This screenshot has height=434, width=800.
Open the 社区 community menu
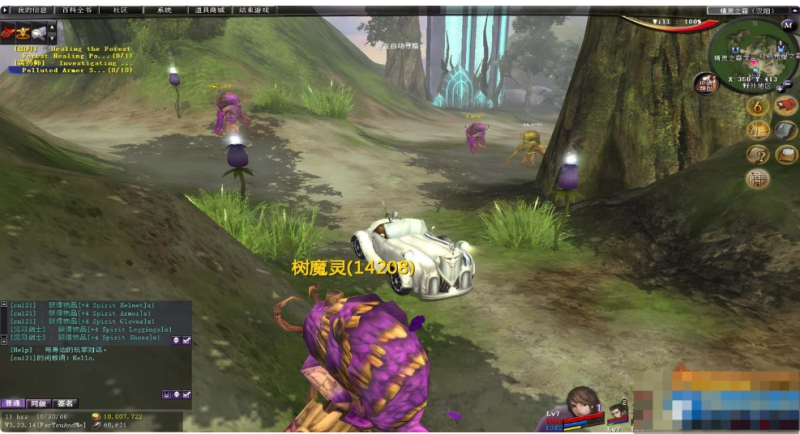pyautogui.click(x=120, y=10)
